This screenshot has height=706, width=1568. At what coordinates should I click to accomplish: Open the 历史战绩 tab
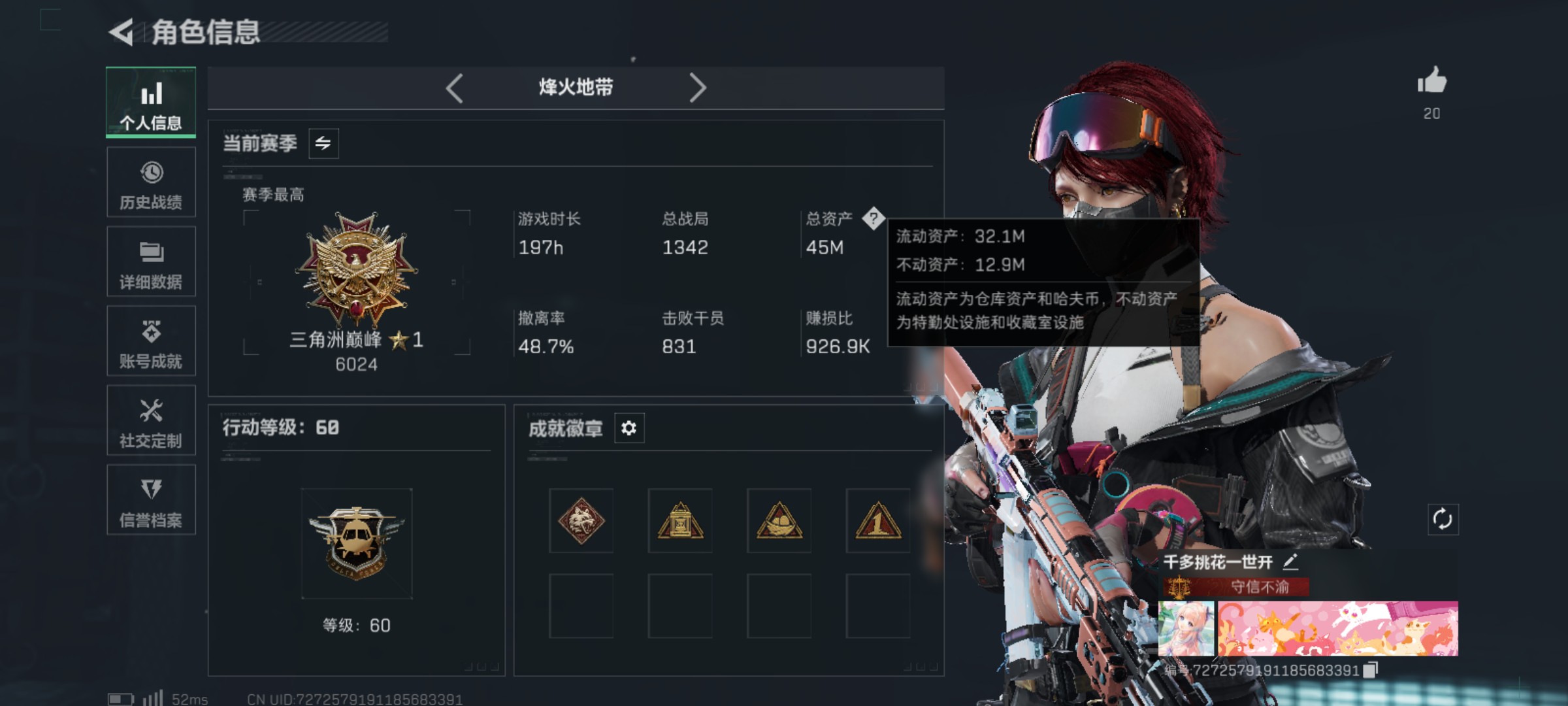151,182
